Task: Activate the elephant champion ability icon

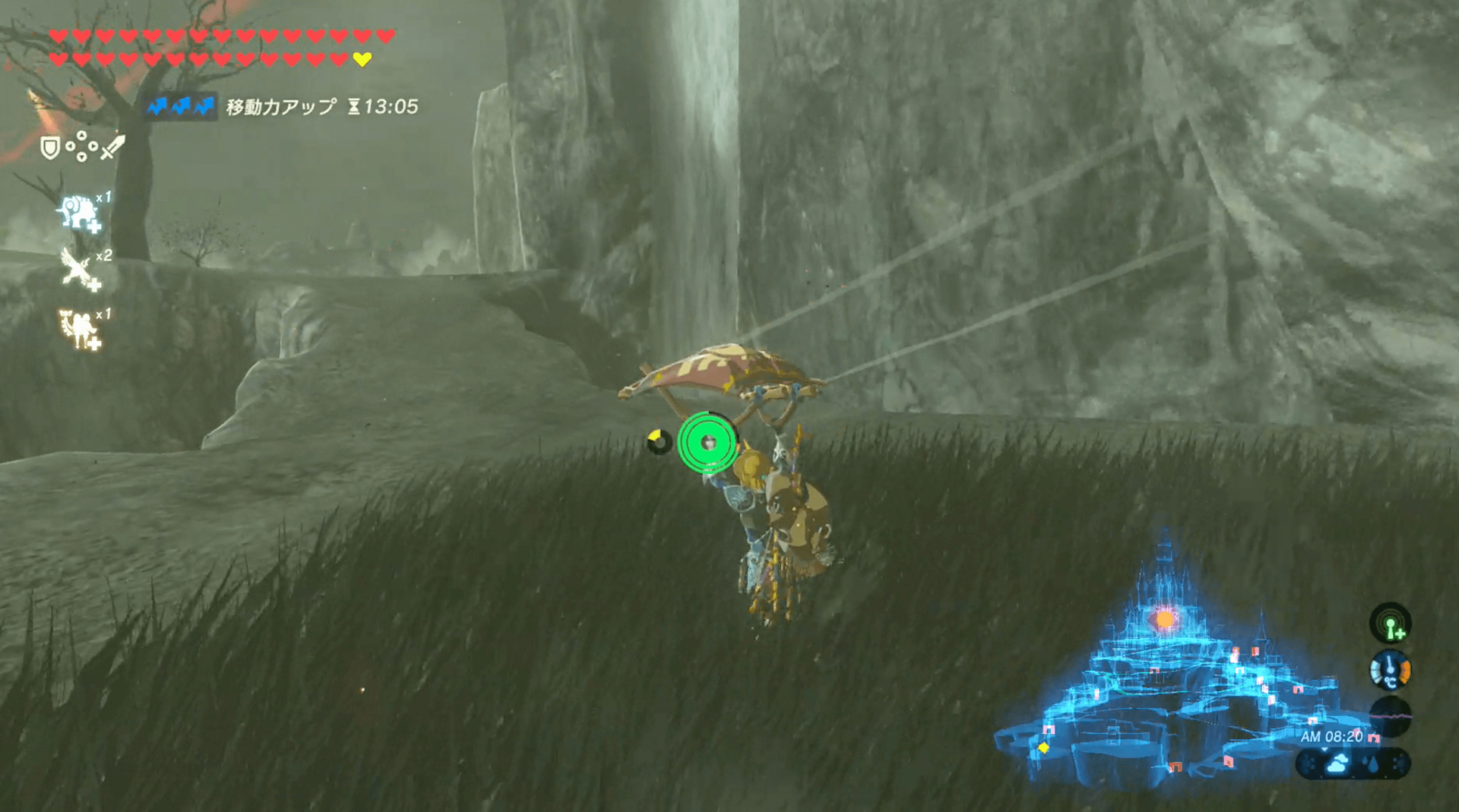Action: click(x=79, y=212)
